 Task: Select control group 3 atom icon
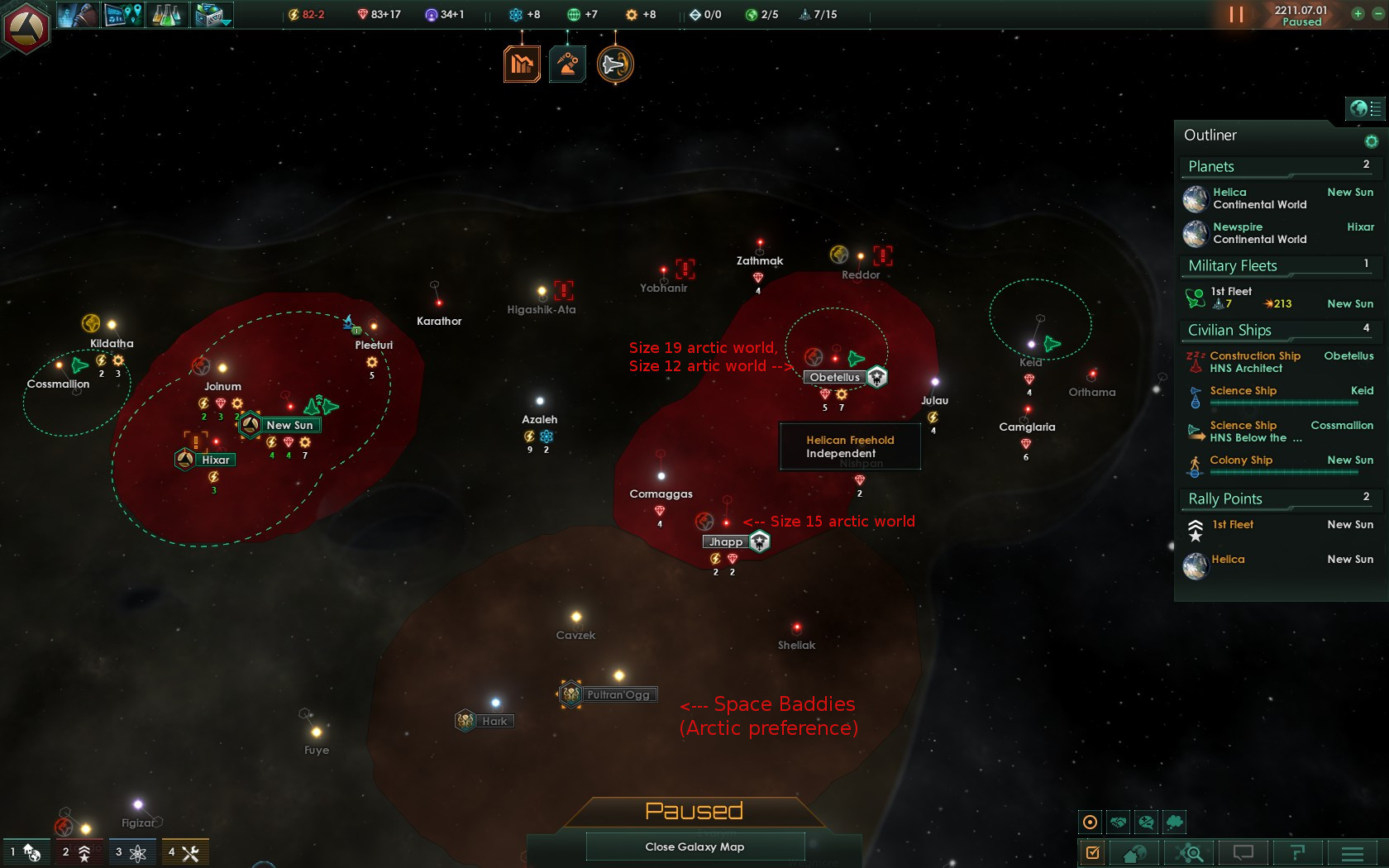131,852
